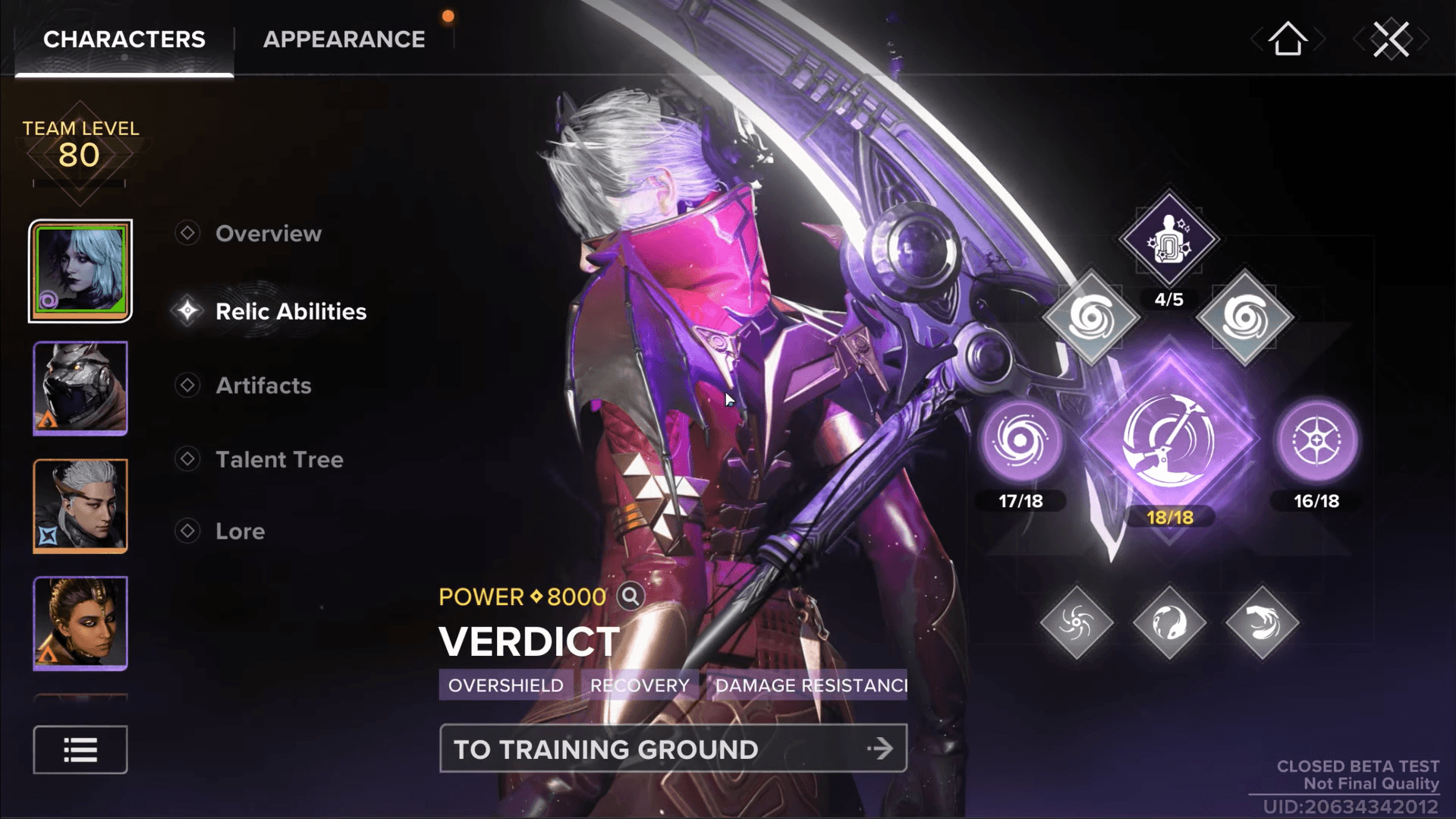This screenshot has height=819, width=1456.
Task: Show the Talent Tree
Action: (279, 459)
